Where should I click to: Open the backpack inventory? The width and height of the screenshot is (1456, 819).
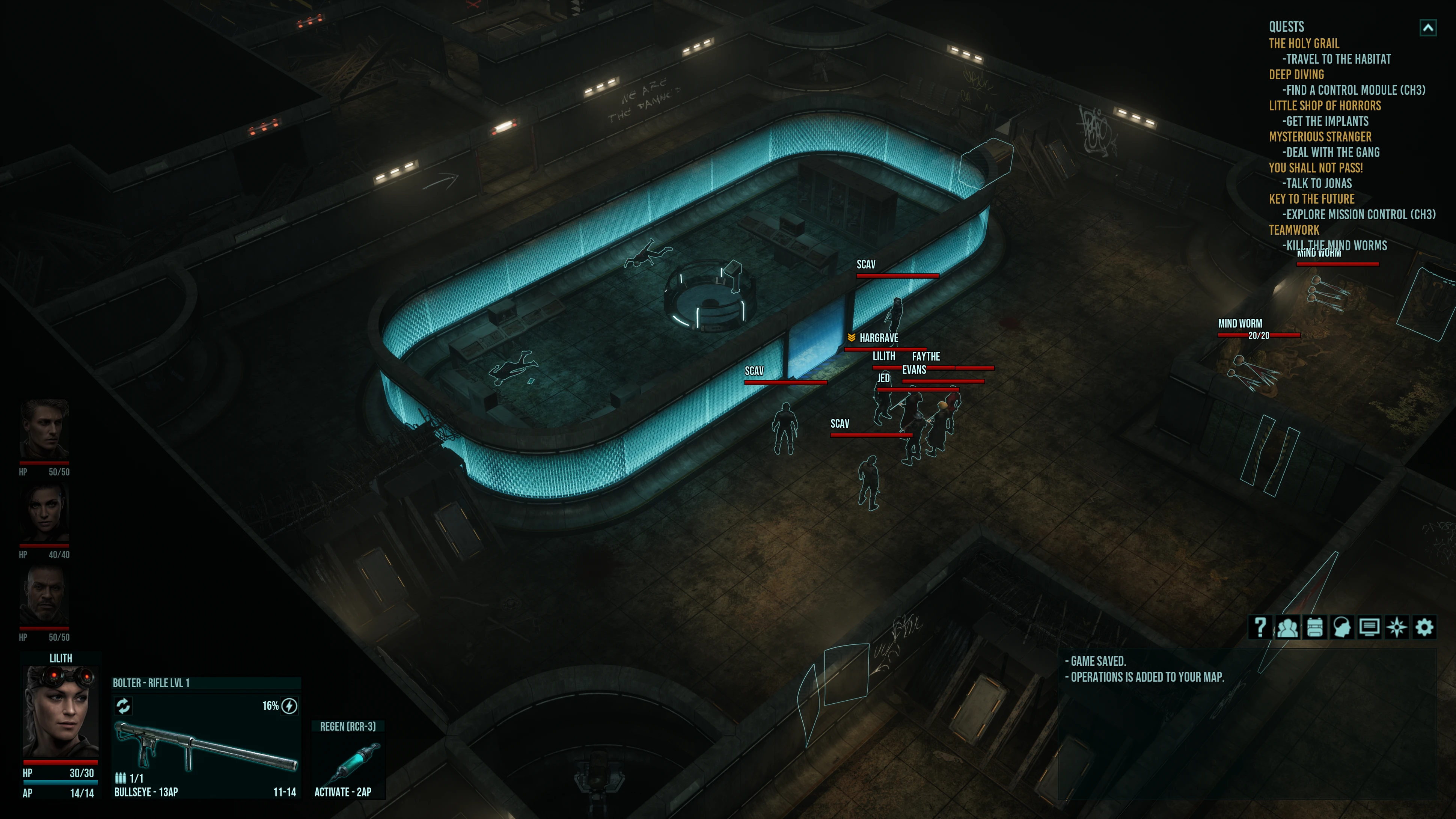point(1315,627)
